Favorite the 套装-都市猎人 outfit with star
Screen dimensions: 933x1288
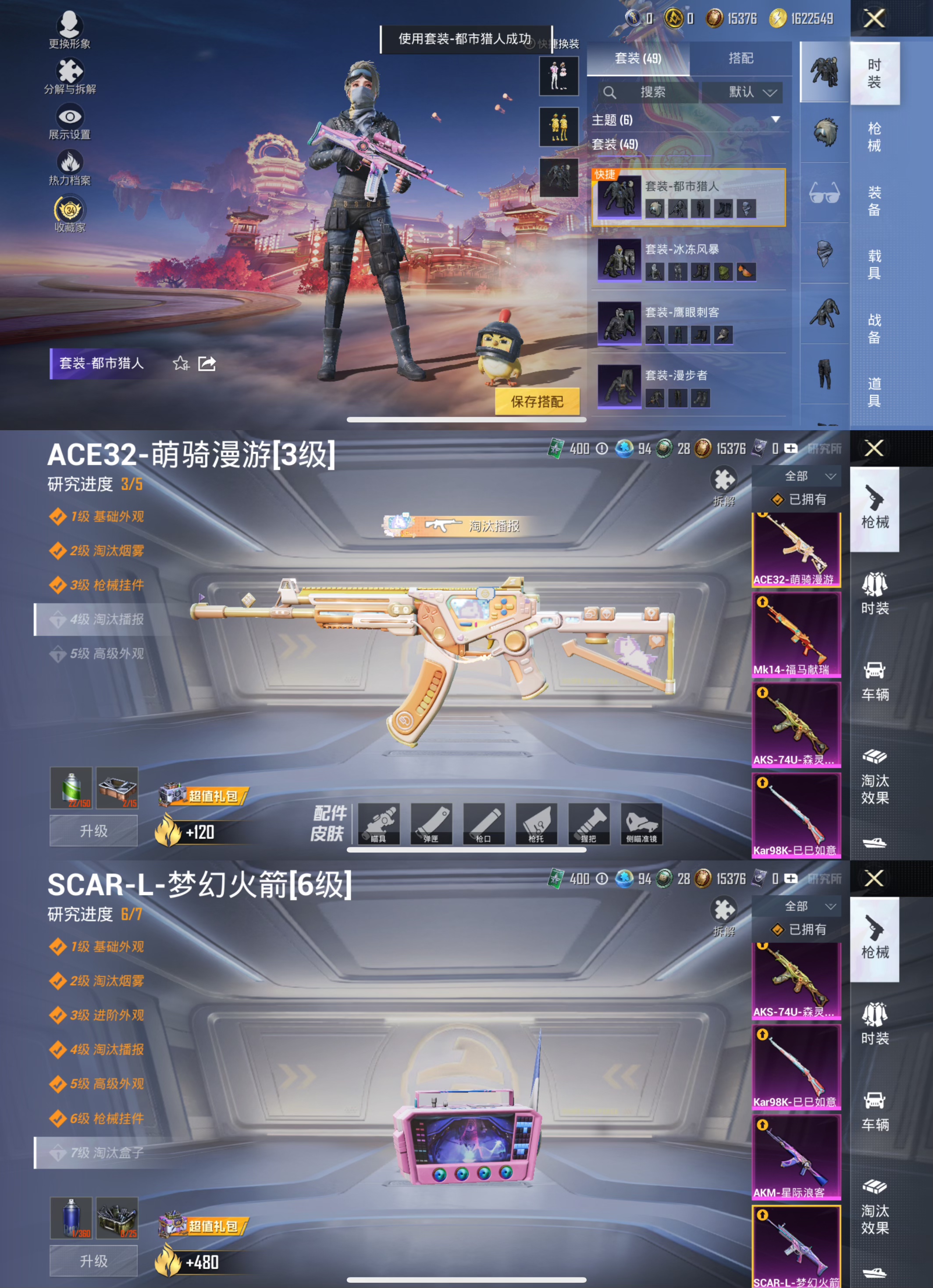(x=181, y=364)
